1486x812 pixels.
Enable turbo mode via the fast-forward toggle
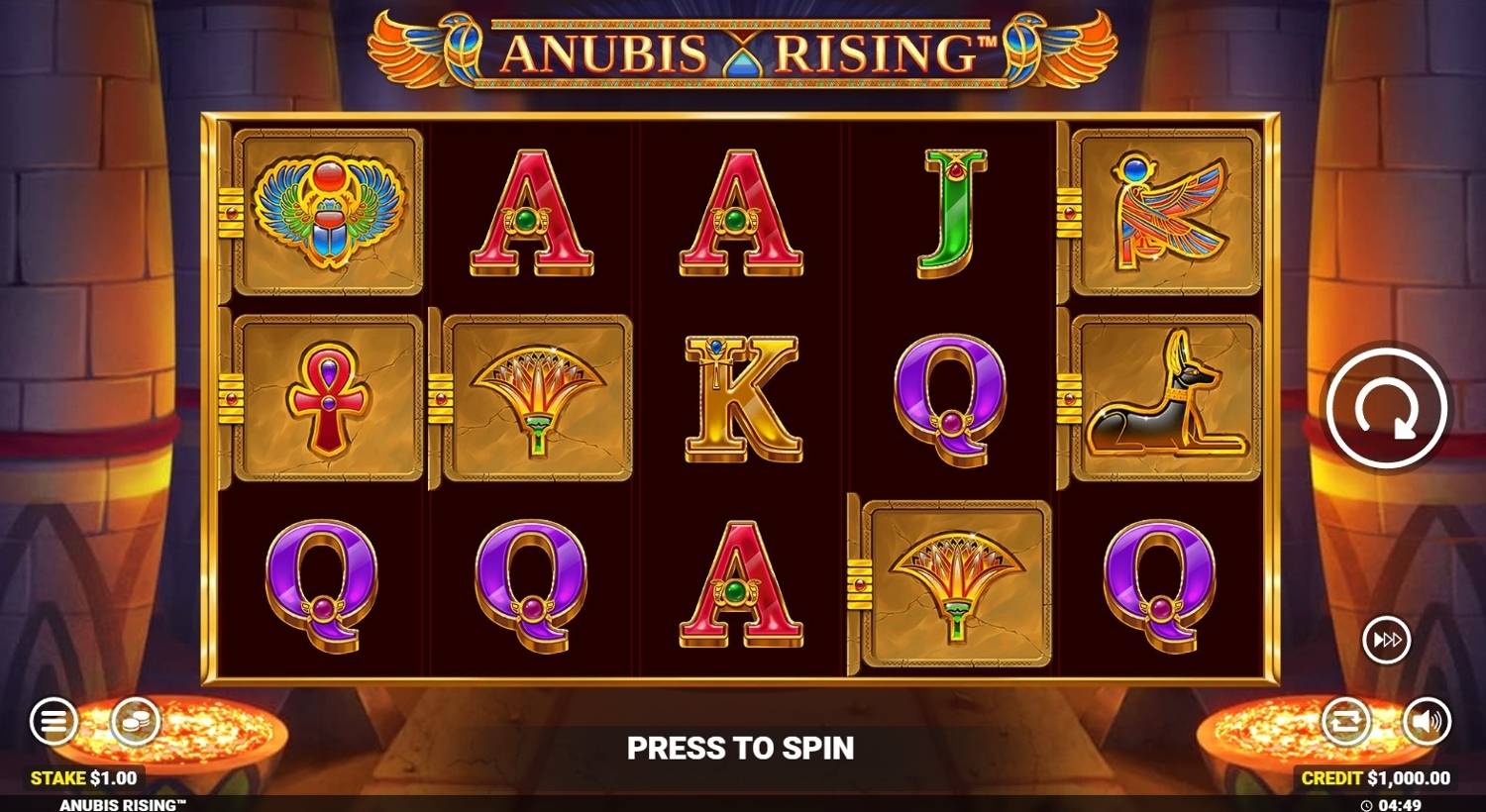tap(1387, 640)
